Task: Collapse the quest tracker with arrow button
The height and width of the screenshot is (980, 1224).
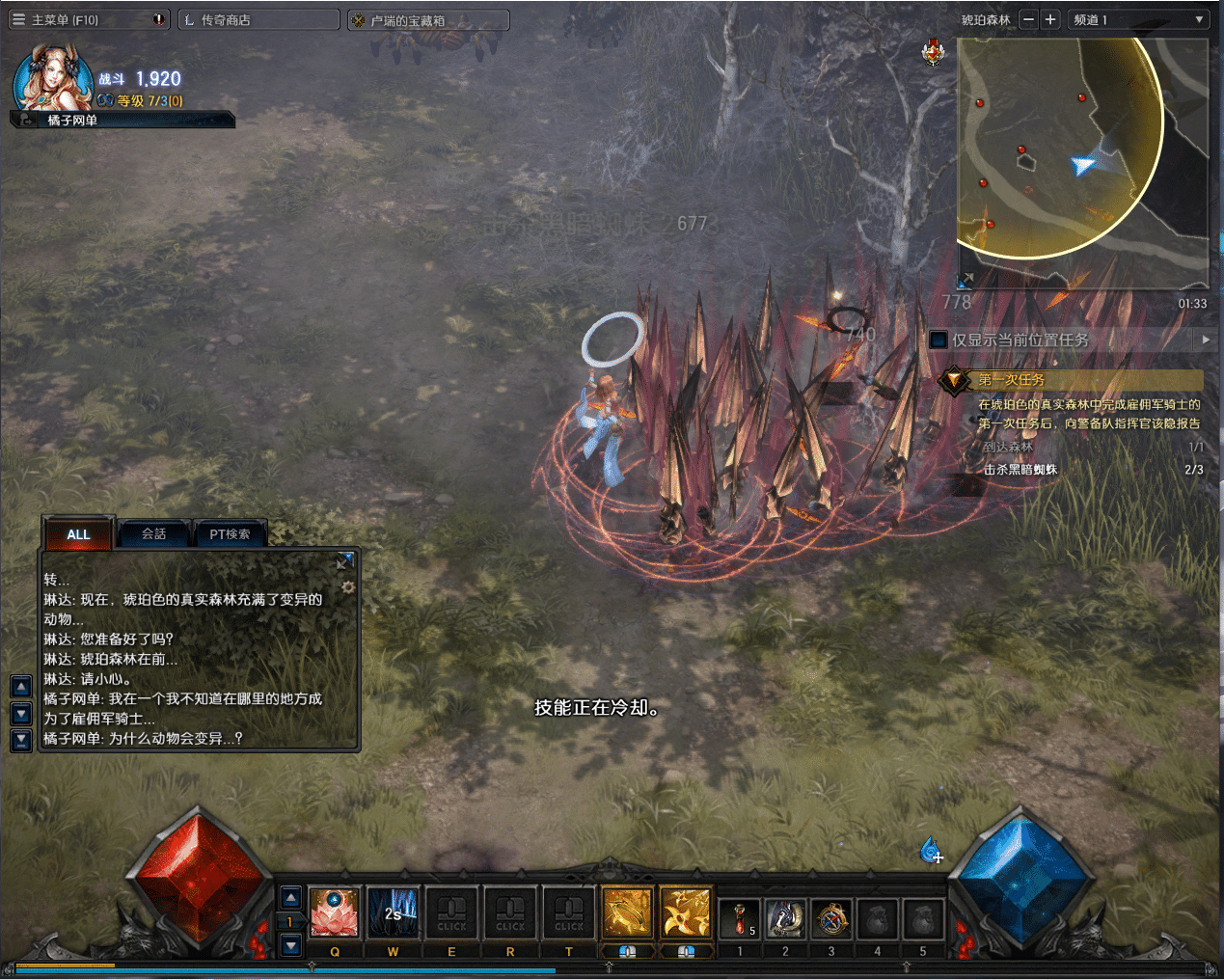Action: click(x=1205, y=340)
